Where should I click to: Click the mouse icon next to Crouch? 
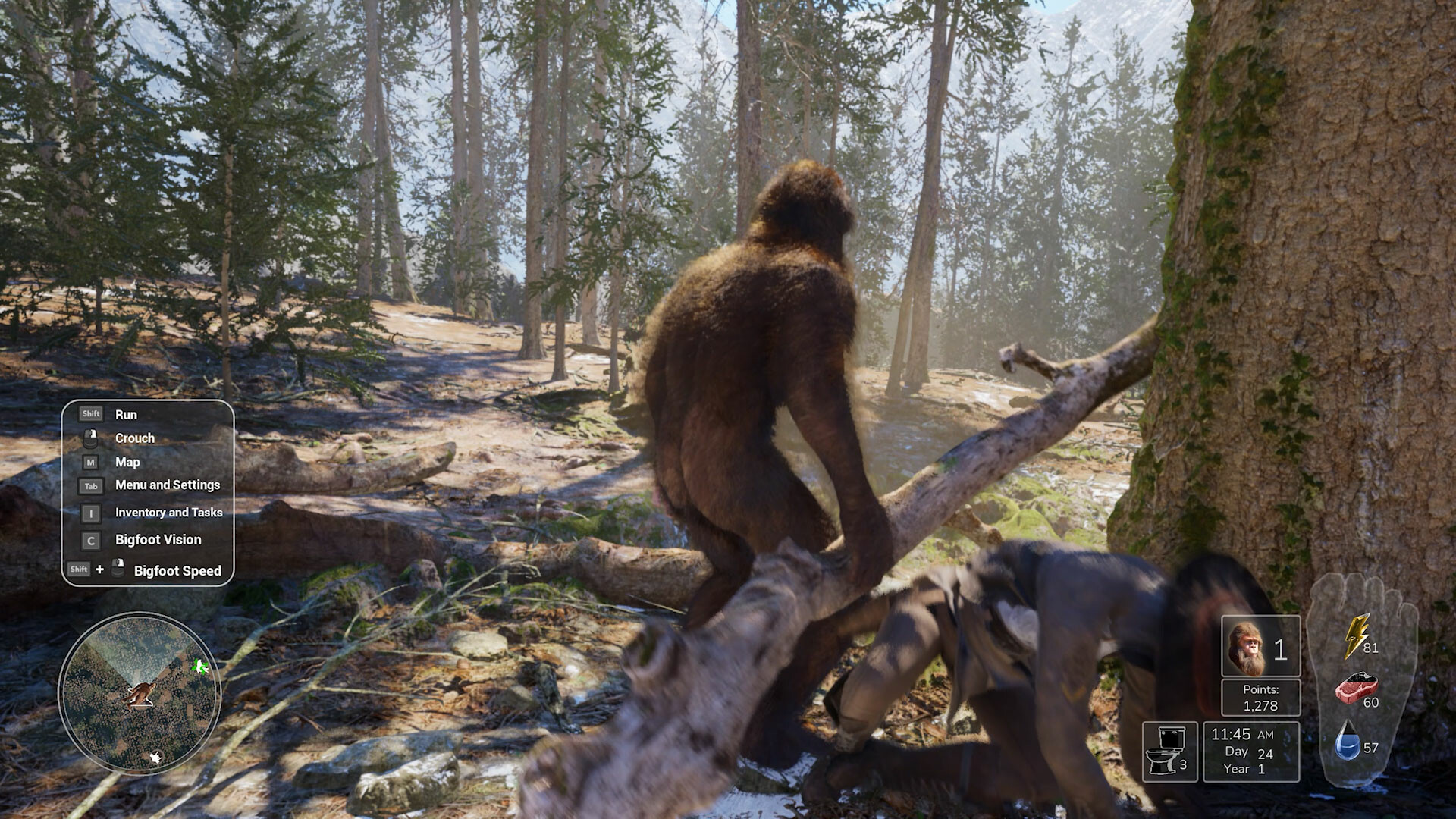tap(91, 438)
